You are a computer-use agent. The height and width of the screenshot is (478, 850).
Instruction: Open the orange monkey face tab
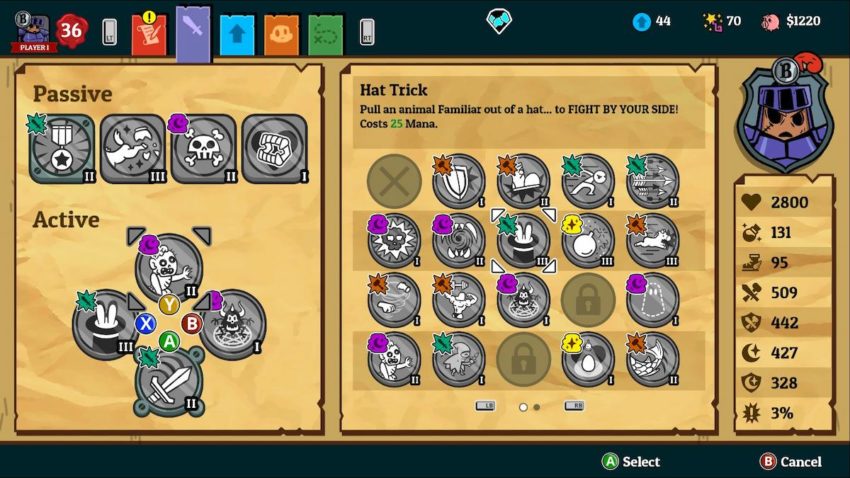click(281, 35)
